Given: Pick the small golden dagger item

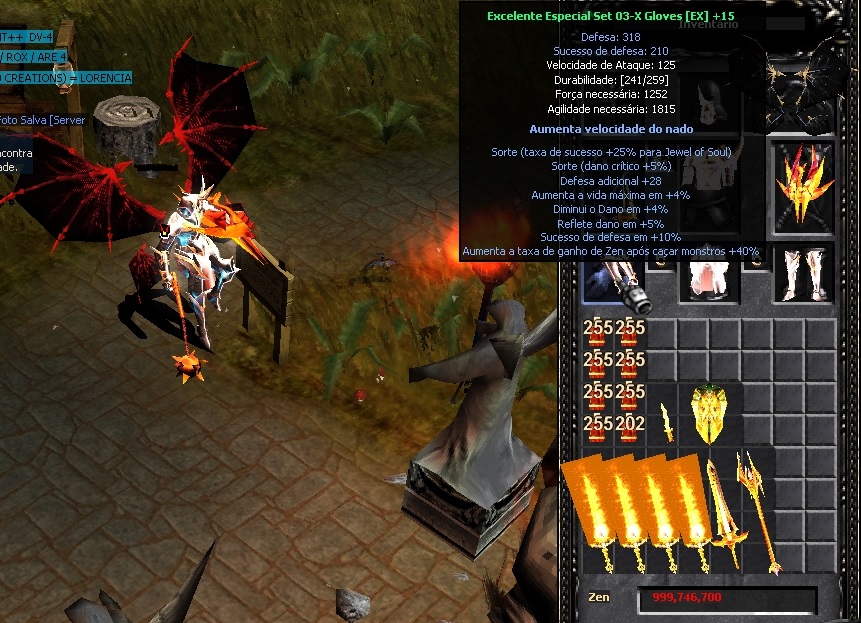Looking at the screenshot, I should (x=667, y=422).
